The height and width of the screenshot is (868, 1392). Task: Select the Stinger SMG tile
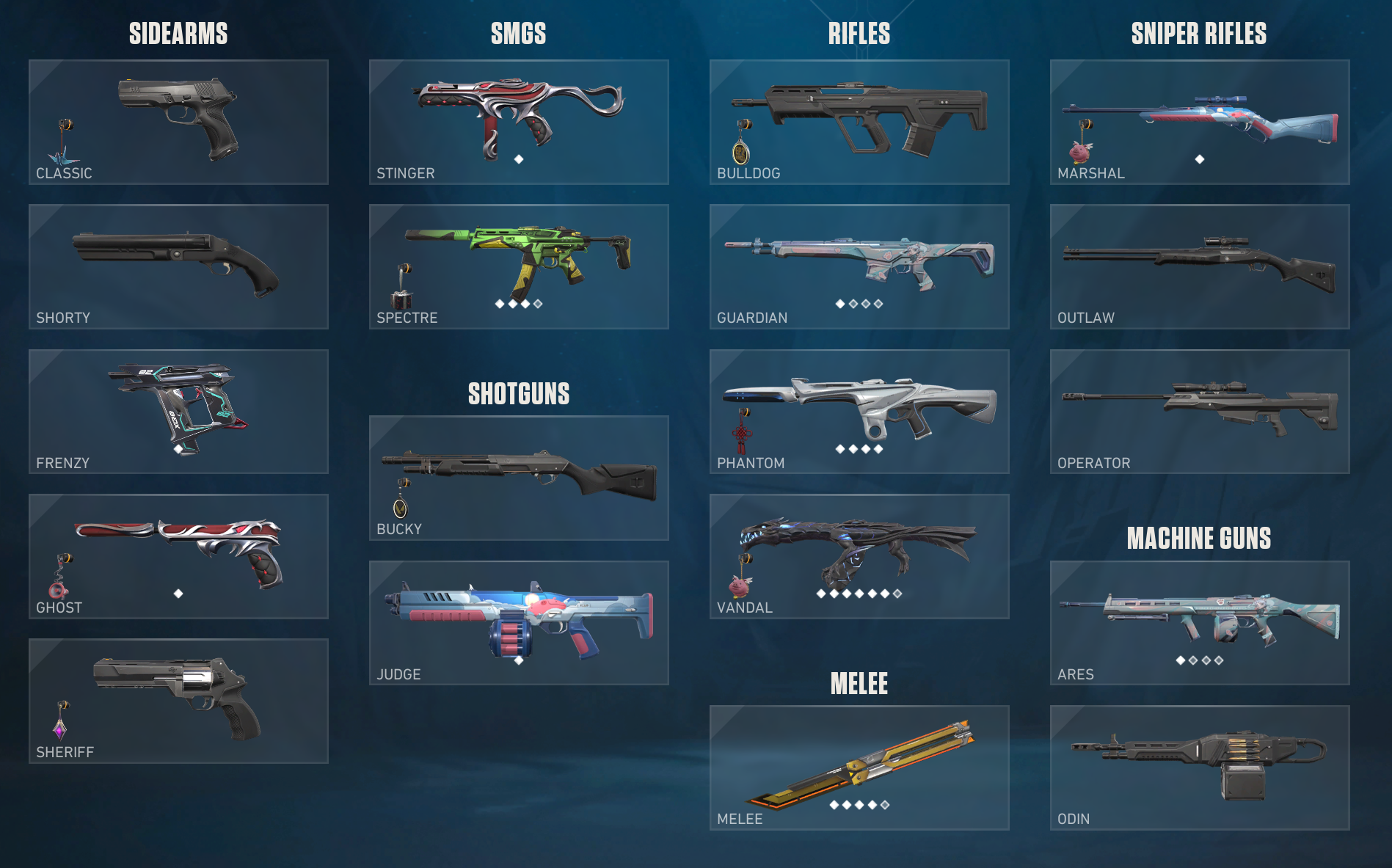(x=519, y=122)
